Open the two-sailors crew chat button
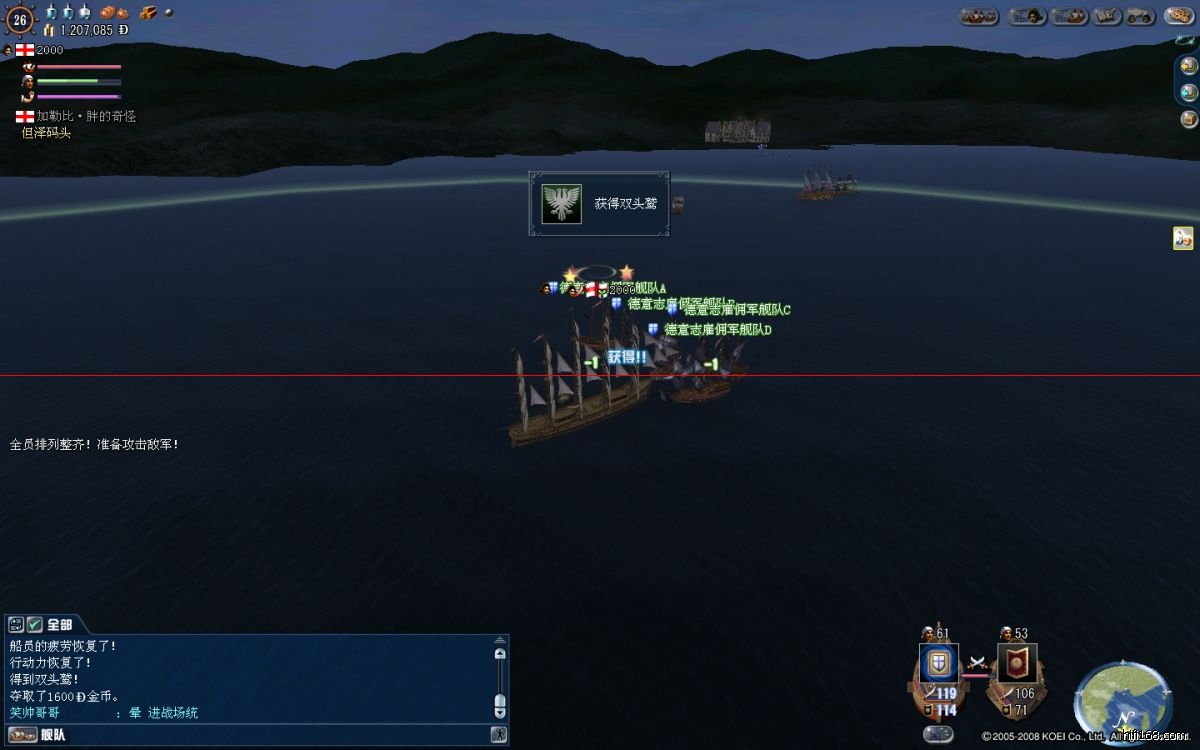 (1141, 16)
